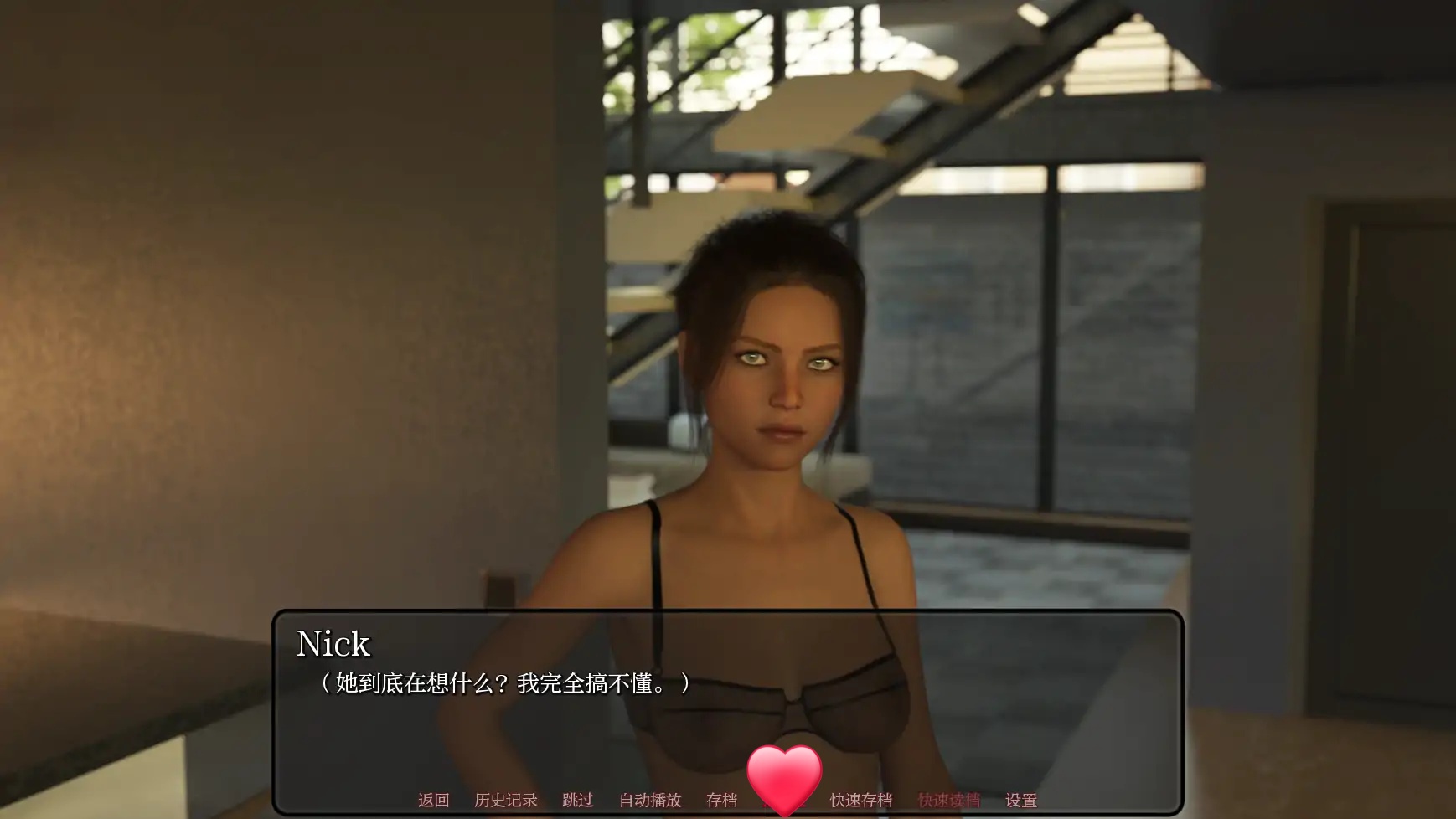The width and height of the screenshot is (1456, 819).
Task: Open the 设置 settings screen
Action: coord(1019,800)
